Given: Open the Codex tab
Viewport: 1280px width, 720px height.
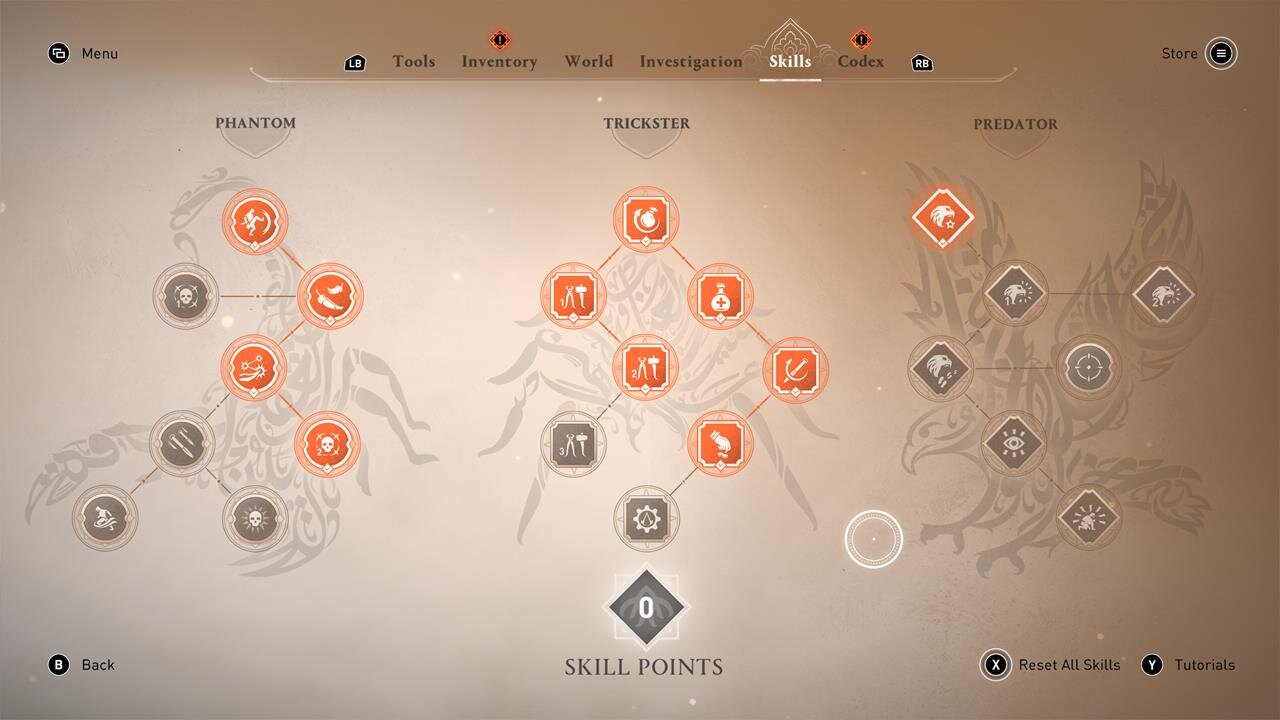Looking at the screenshot, I should [860, 62].
